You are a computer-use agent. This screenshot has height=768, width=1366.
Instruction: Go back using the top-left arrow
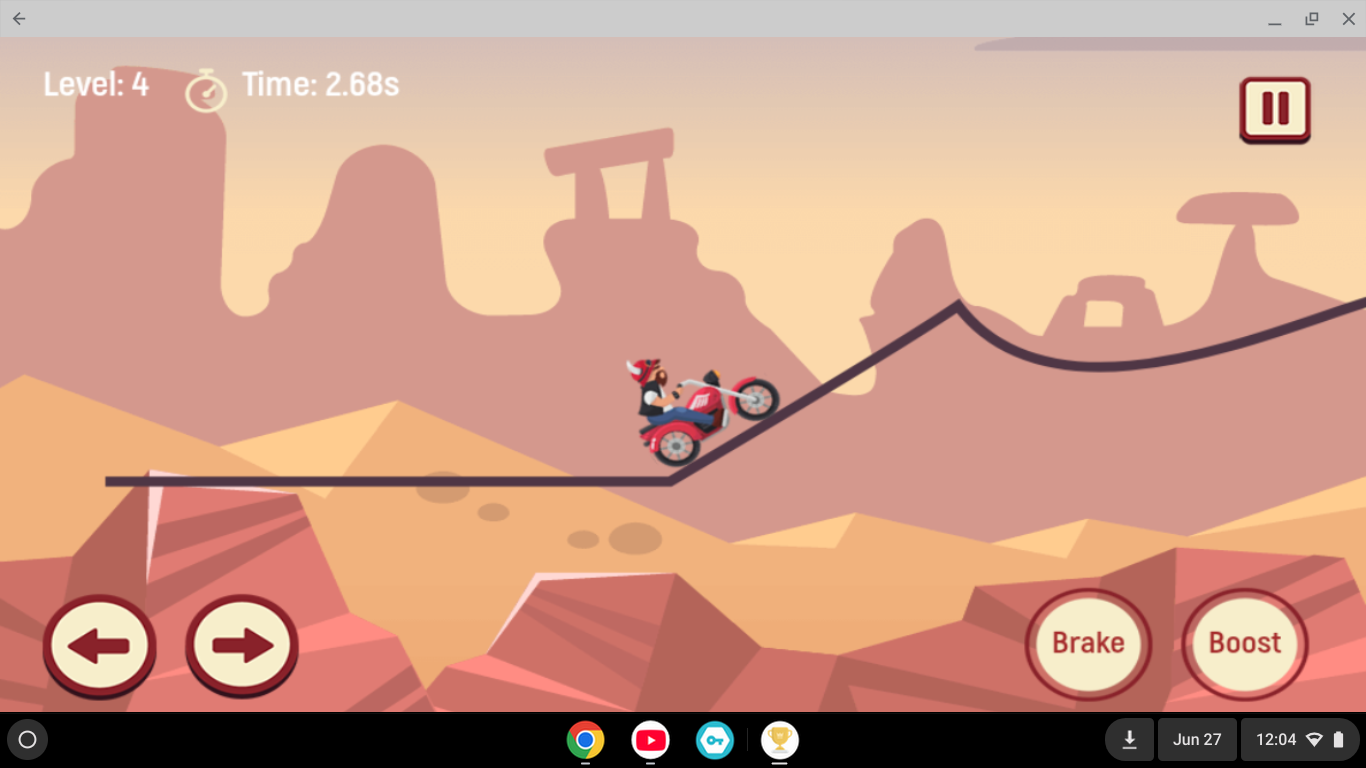pyautogui.click(x=18, y=18)
